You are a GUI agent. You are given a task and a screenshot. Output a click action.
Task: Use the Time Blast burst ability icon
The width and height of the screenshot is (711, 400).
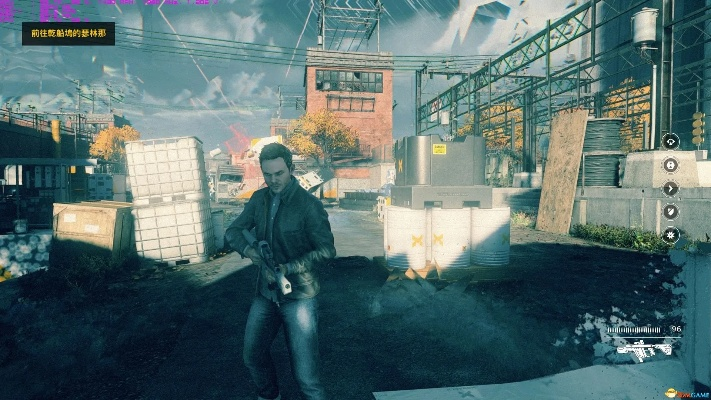pos(671,235)
